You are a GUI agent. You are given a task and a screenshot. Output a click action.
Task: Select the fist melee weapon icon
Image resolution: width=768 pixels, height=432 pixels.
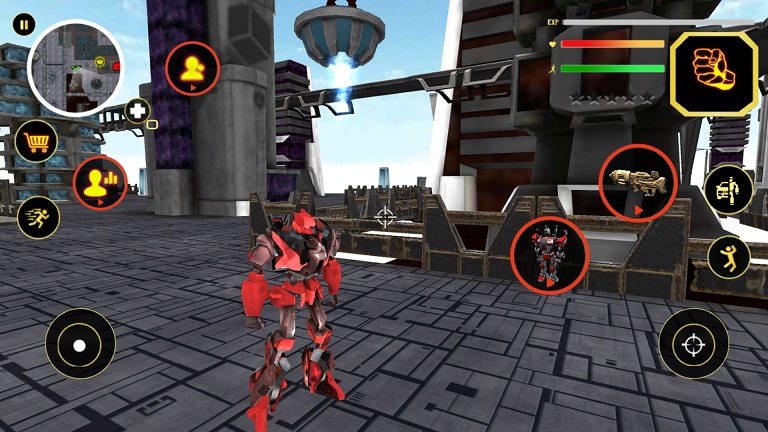click(x=713, y=73)
